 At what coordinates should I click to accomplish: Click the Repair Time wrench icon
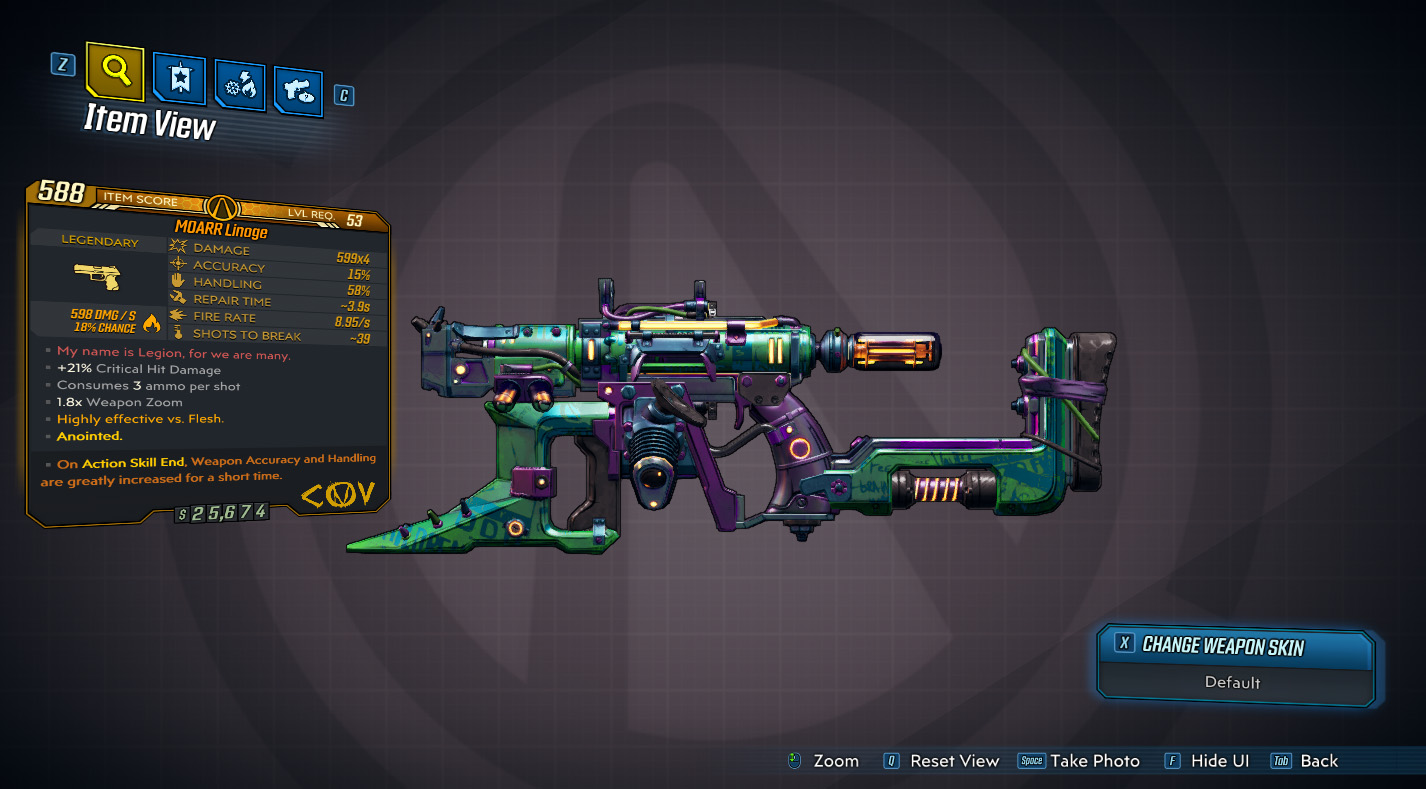click(178, 300)
